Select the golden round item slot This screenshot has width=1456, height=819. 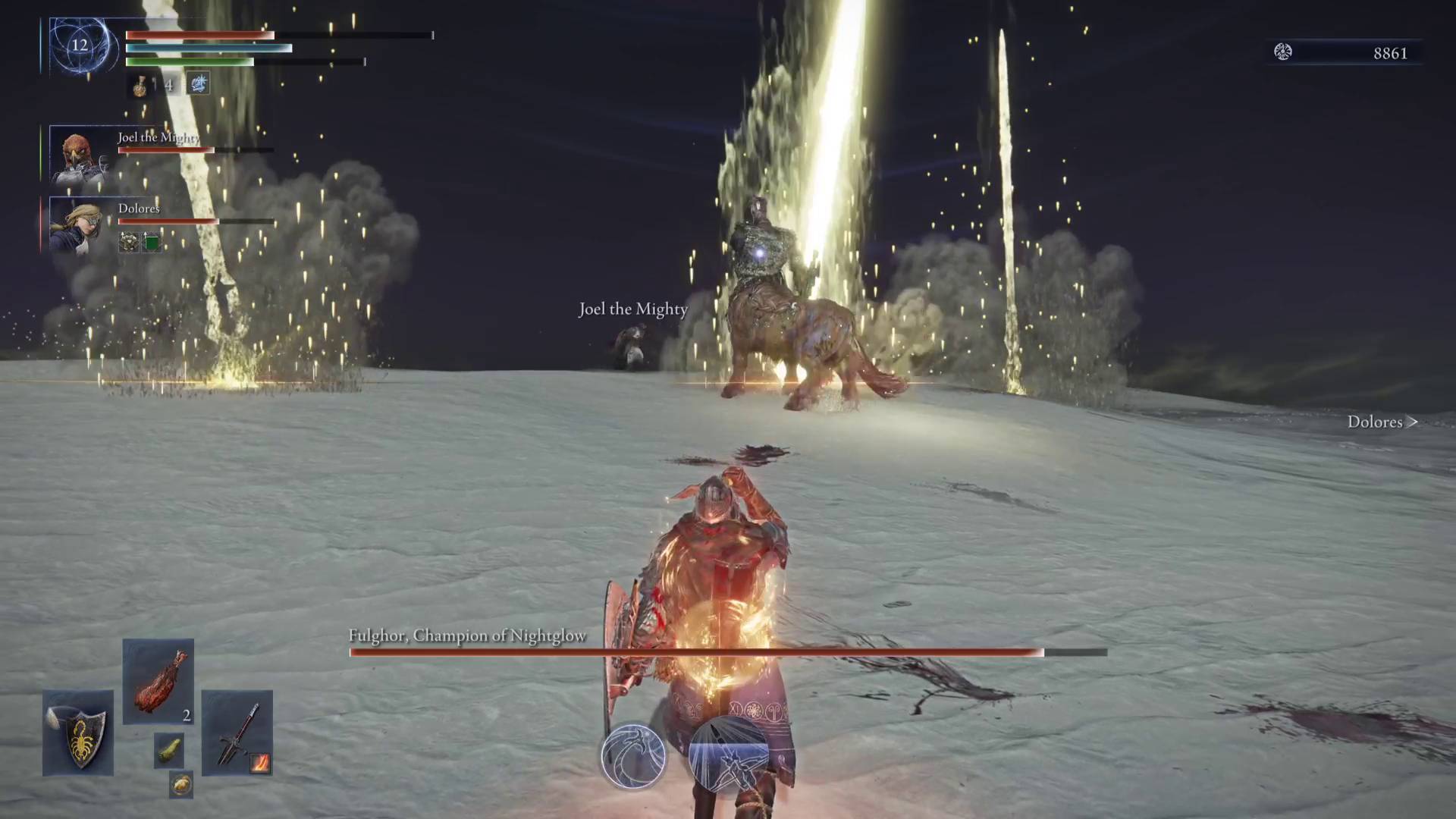(x=181, y=785)
